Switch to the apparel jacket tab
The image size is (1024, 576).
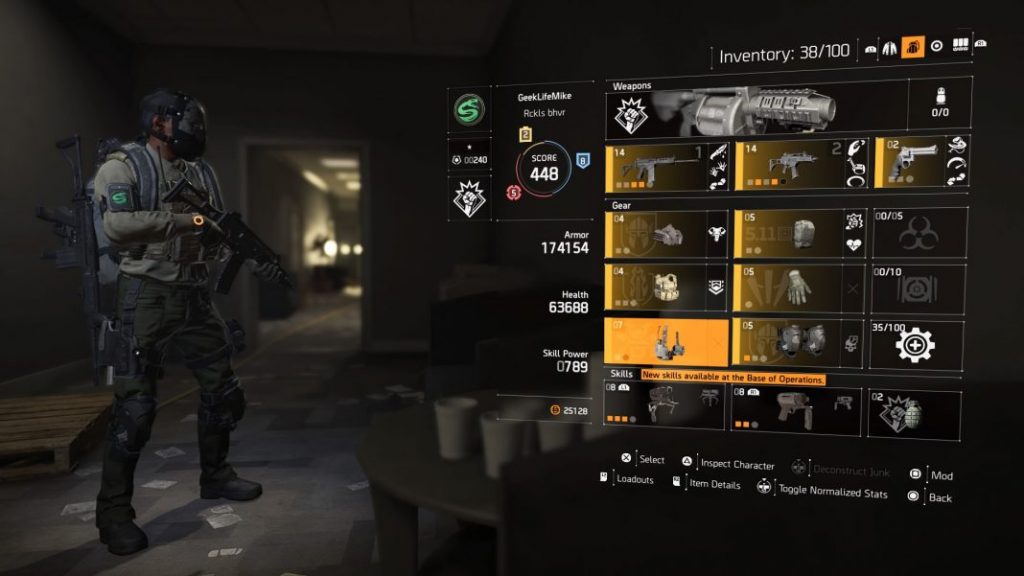click(x=889, y=47)
